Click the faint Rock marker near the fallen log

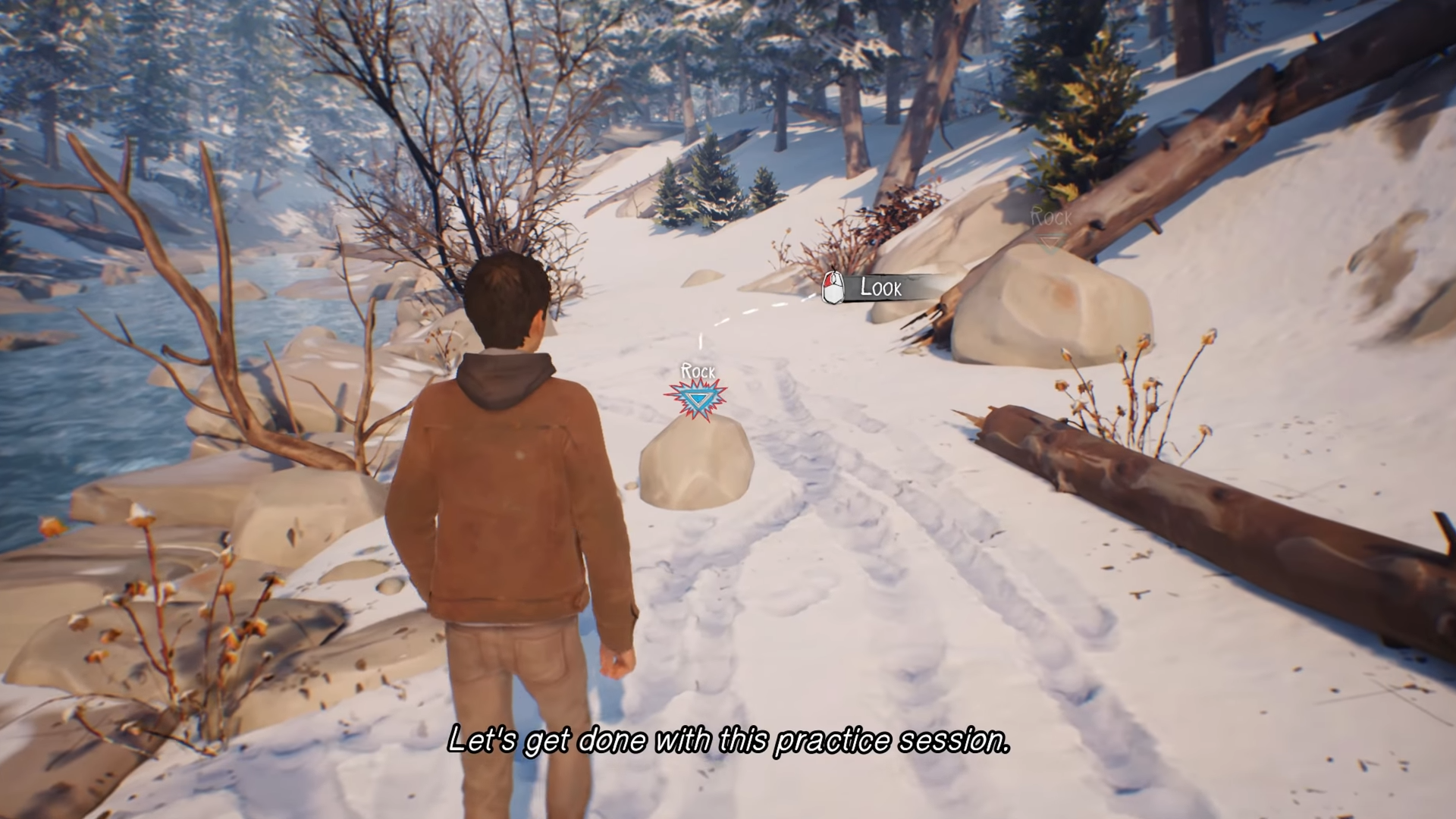point(1050,220)
